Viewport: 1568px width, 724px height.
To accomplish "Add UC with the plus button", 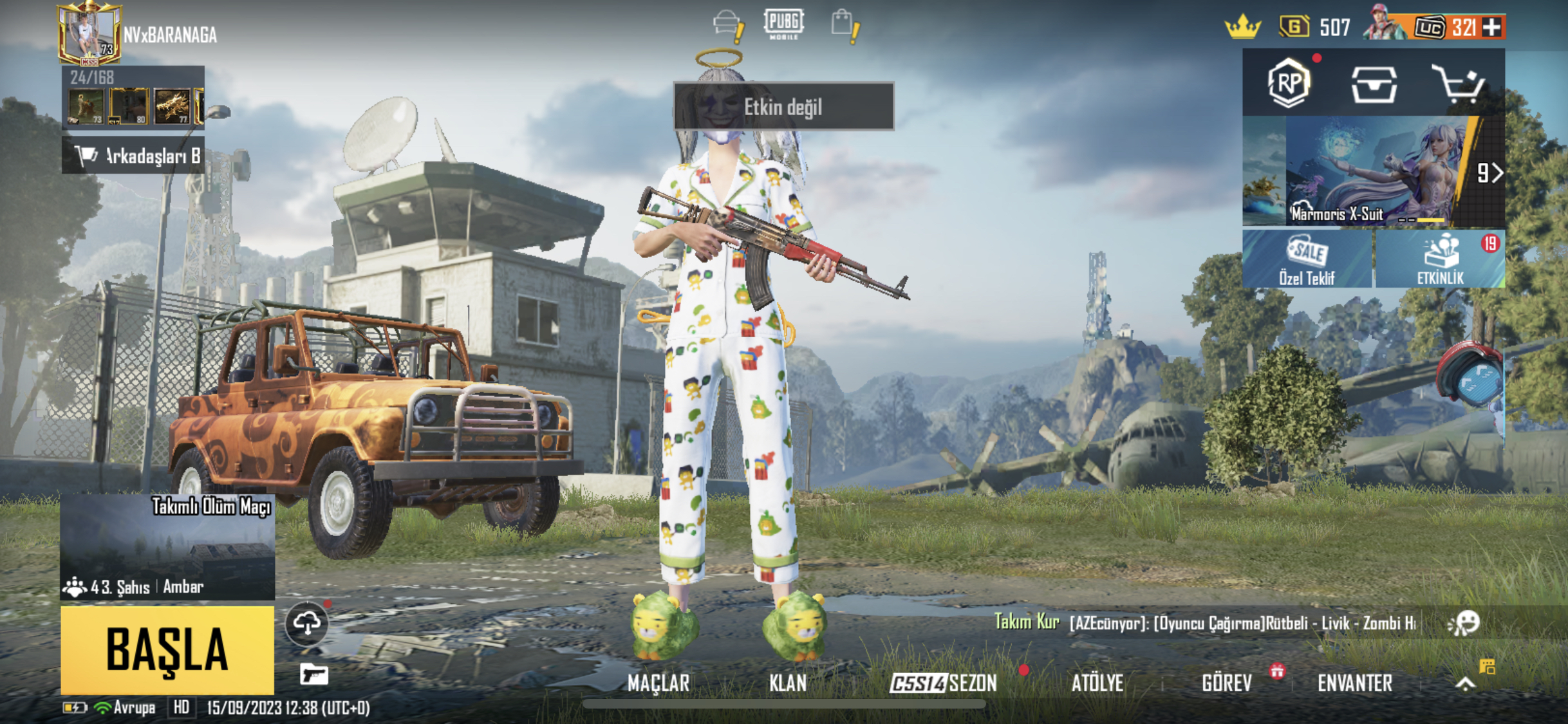I will pyautogui.click(x=1491, y=28).
